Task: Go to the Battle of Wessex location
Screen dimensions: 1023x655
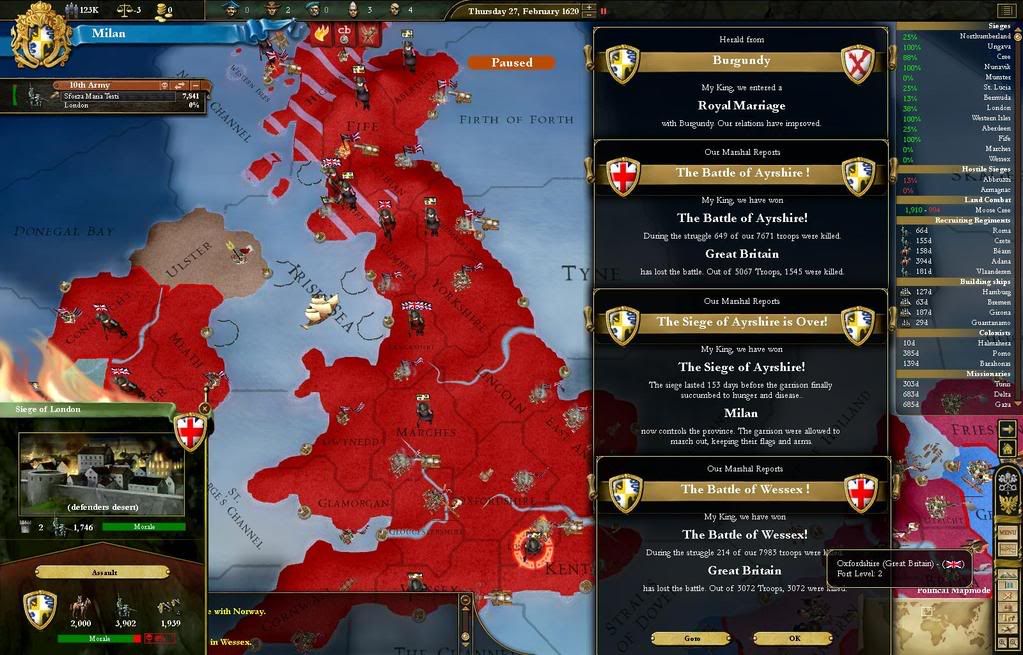Action: click(691, 638)
